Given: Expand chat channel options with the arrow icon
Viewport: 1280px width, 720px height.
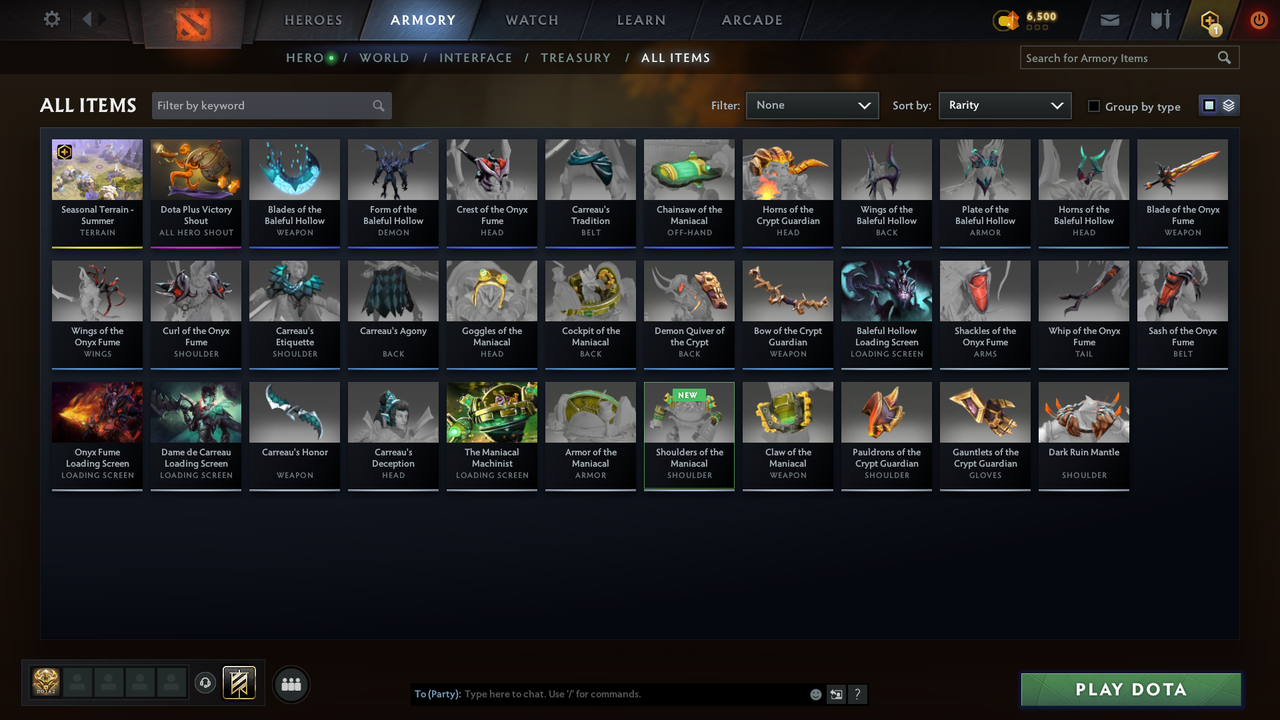Looking at the screenshot, I should 836,693.
